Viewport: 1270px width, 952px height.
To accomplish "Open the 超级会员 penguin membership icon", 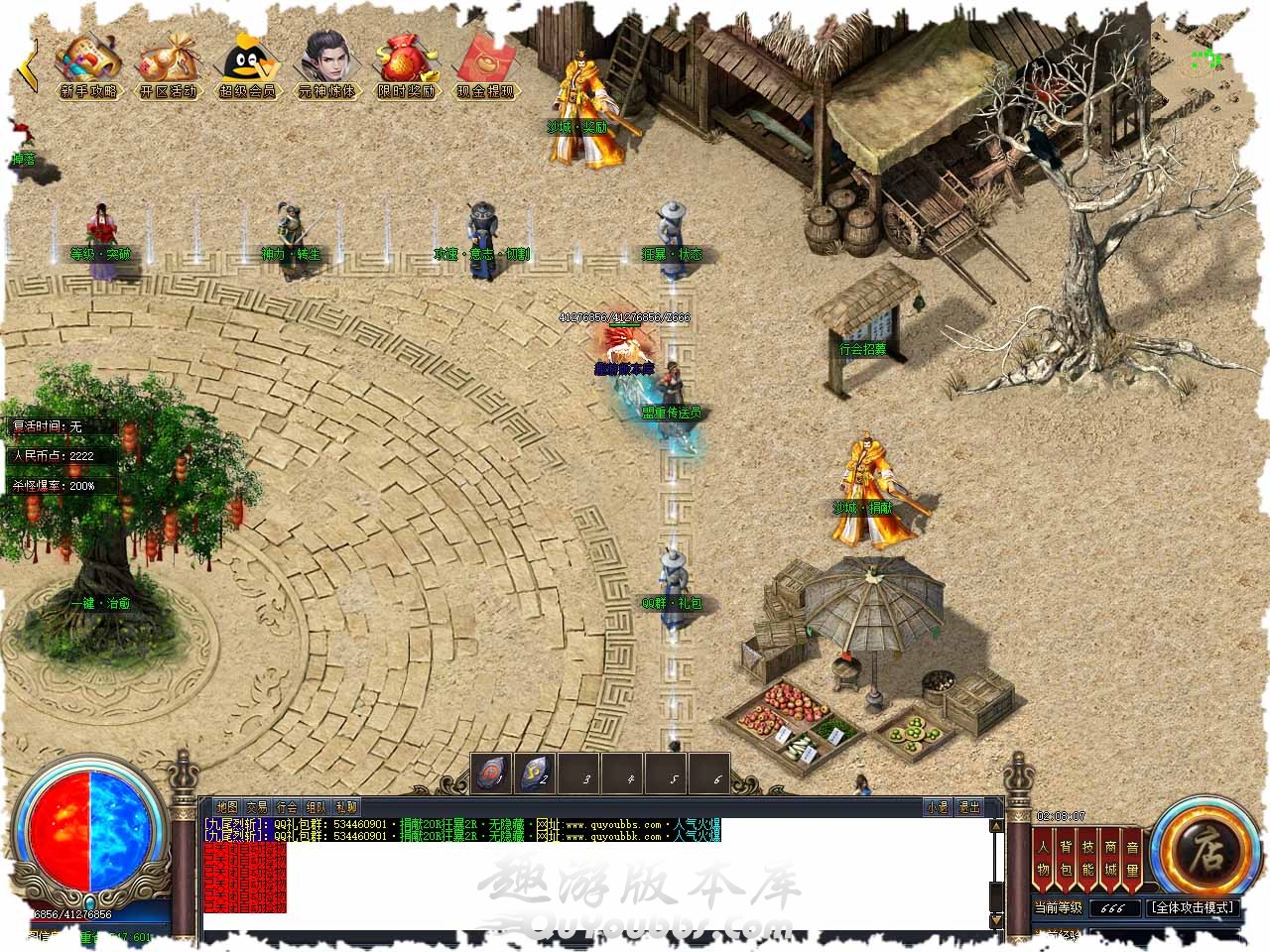I will click(247, 66).
